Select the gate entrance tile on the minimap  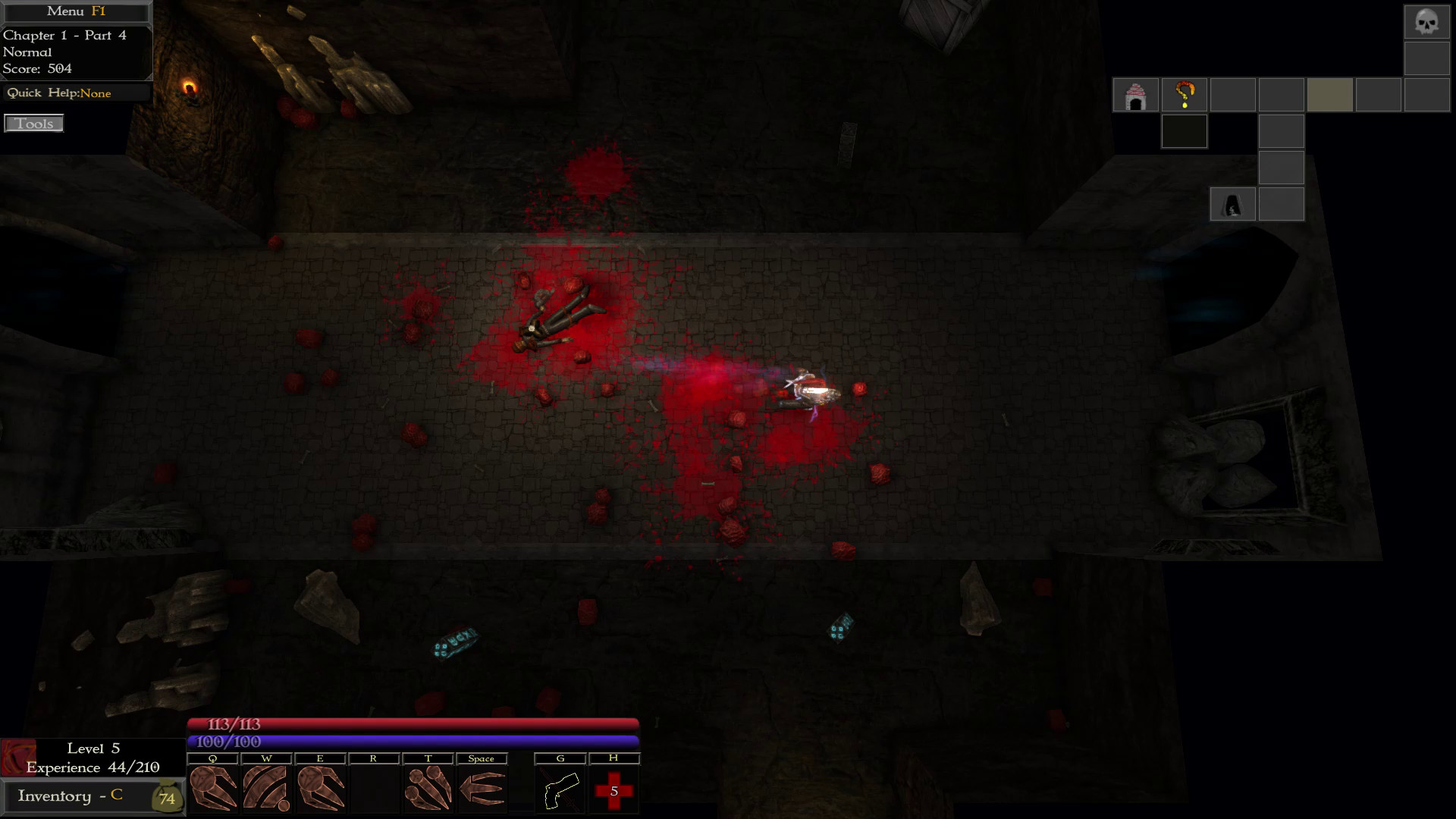tap(1135, 94)
